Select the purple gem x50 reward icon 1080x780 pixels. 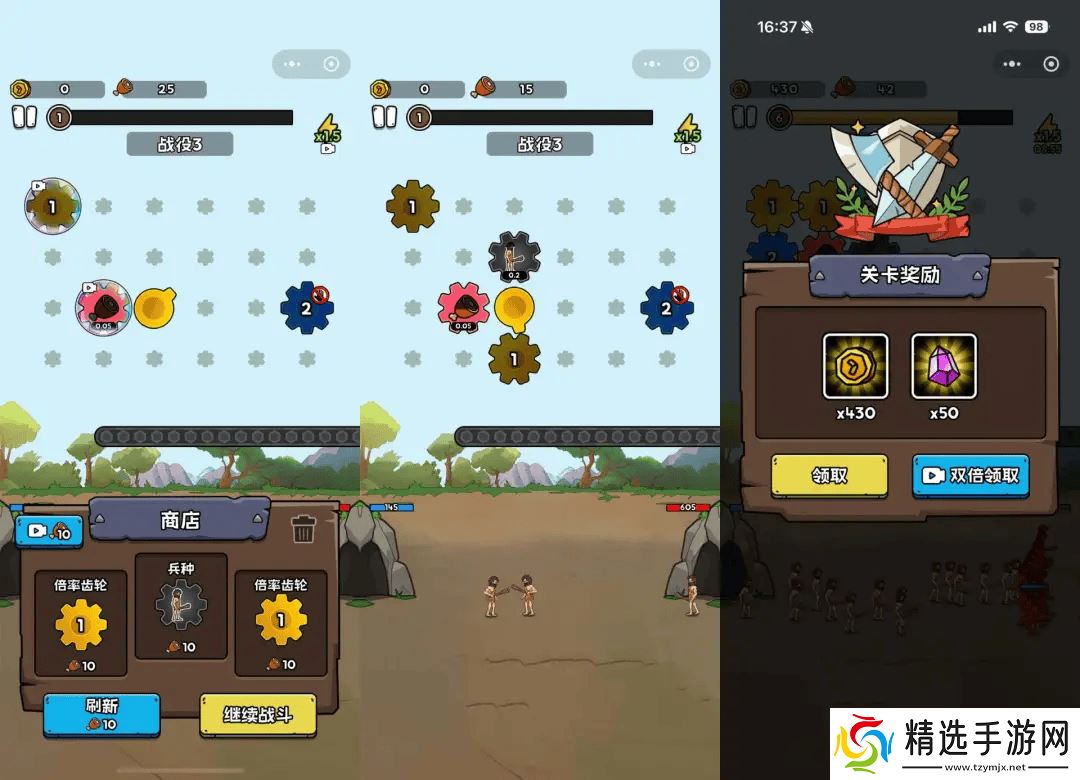[x=943, y=366]
